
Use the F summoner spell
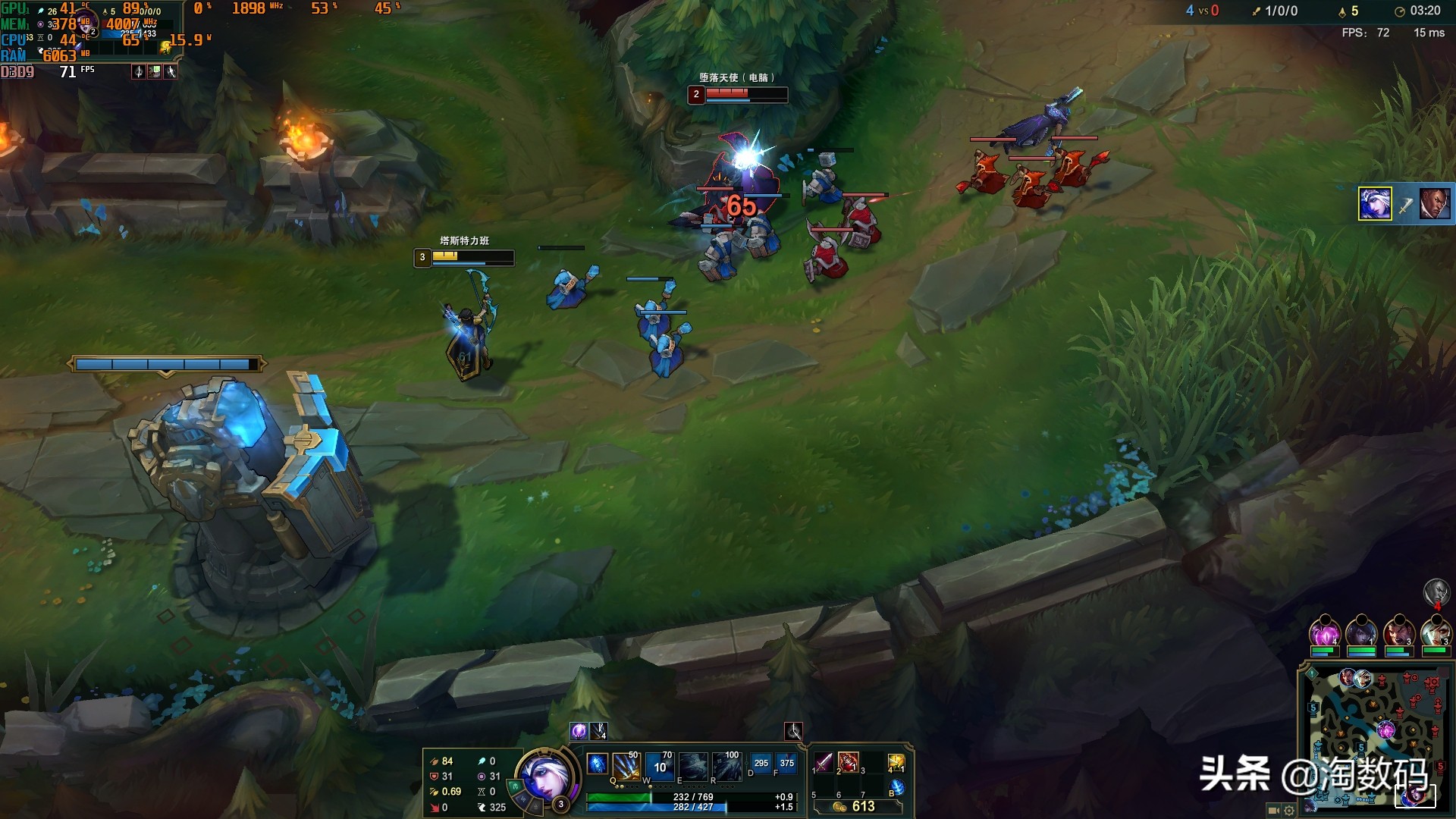[x=787, y=764]
